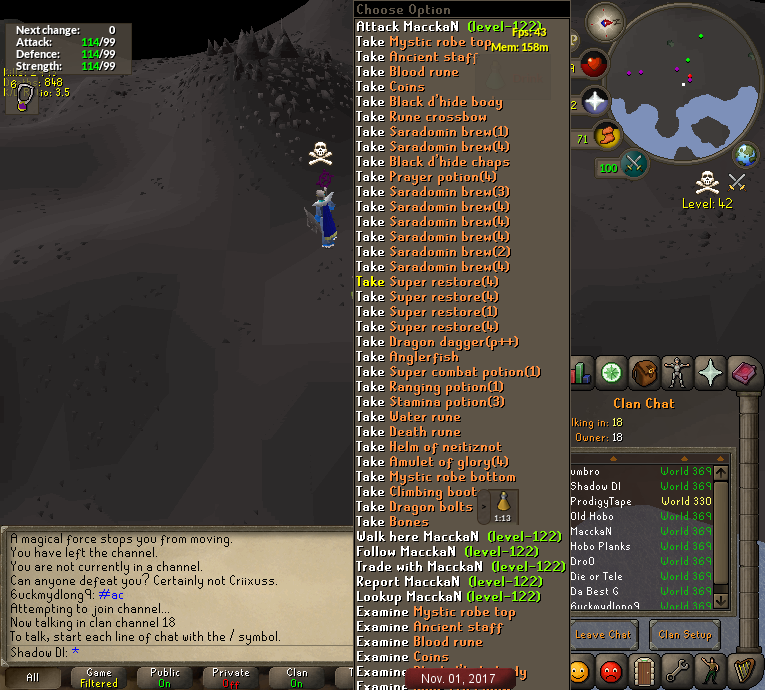
Task: Open Clan Setup
Action: pos(684,634)
